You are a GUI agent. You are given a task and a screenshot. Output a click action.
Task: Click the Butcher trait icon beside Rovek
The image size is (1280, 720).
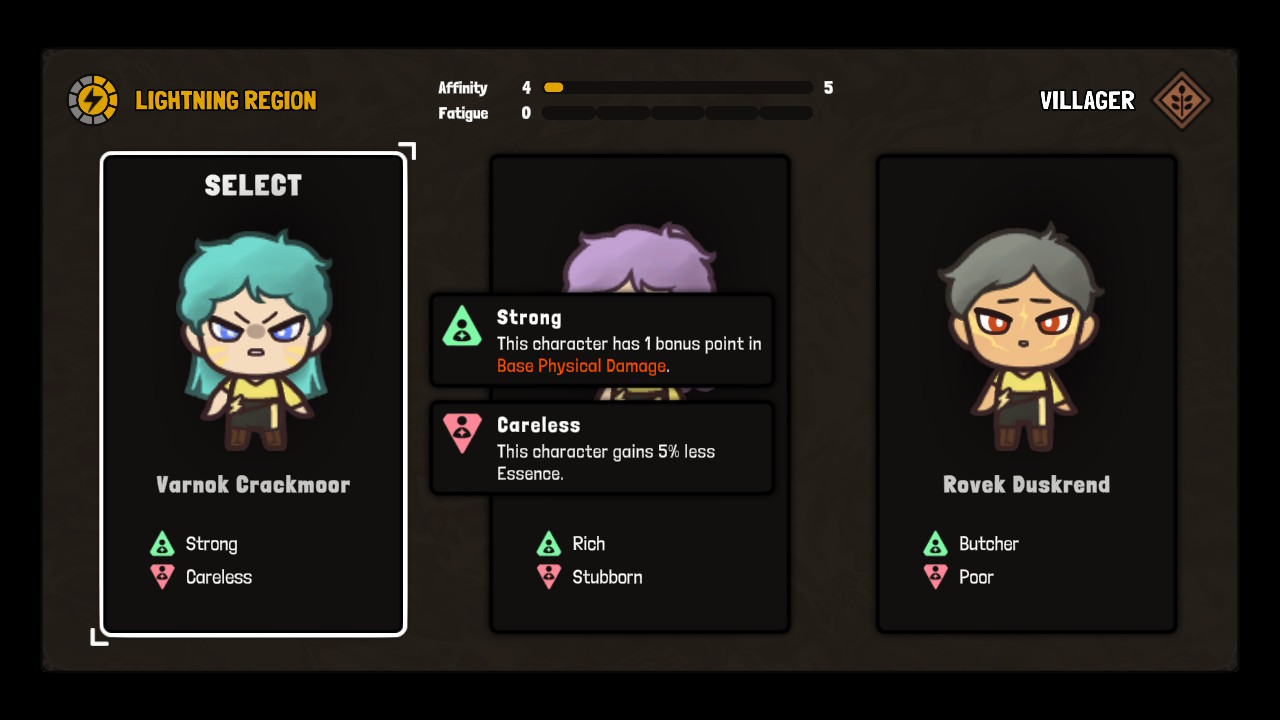(x=936, y=543)
